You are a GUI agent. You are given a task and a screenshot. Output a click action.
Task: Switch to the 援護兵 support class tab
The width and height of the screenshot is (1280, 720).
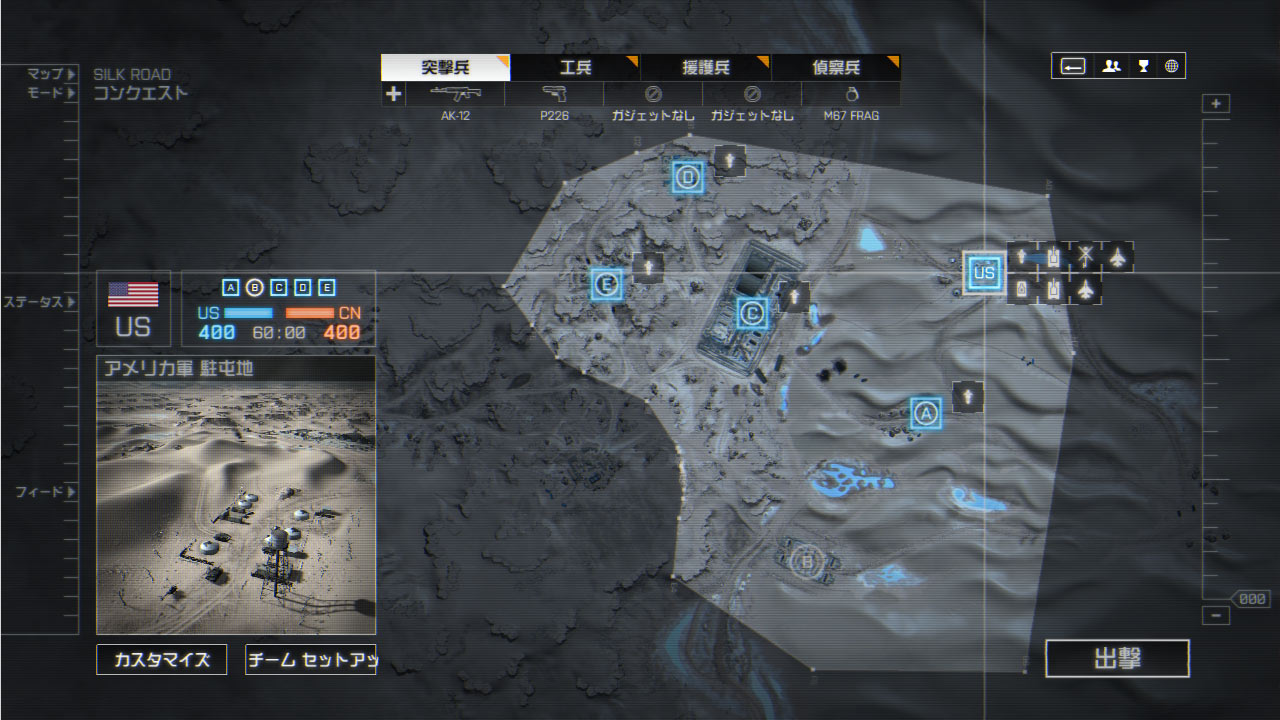pyautogui.click(x=705, y=68)
